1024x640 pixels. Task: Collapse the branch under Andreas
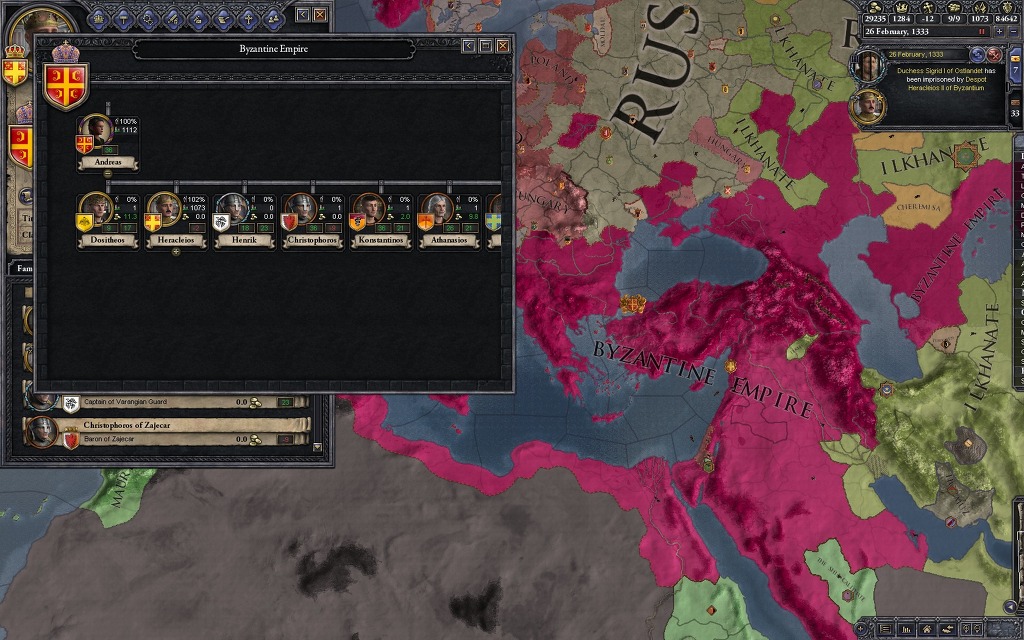coord(108,174)
